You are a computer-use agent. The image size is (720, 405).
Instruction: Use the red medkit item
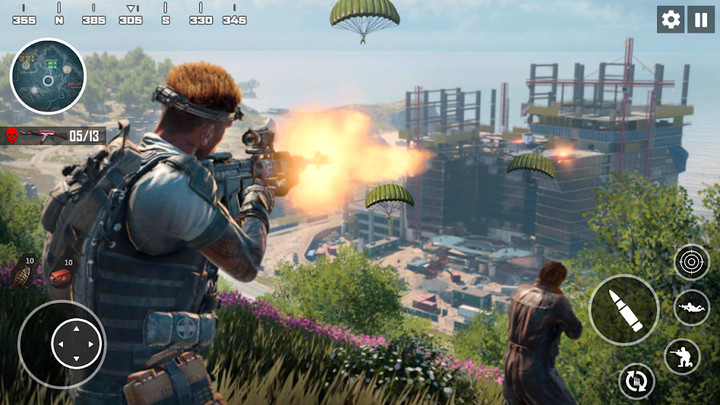(x=62, y=275)
